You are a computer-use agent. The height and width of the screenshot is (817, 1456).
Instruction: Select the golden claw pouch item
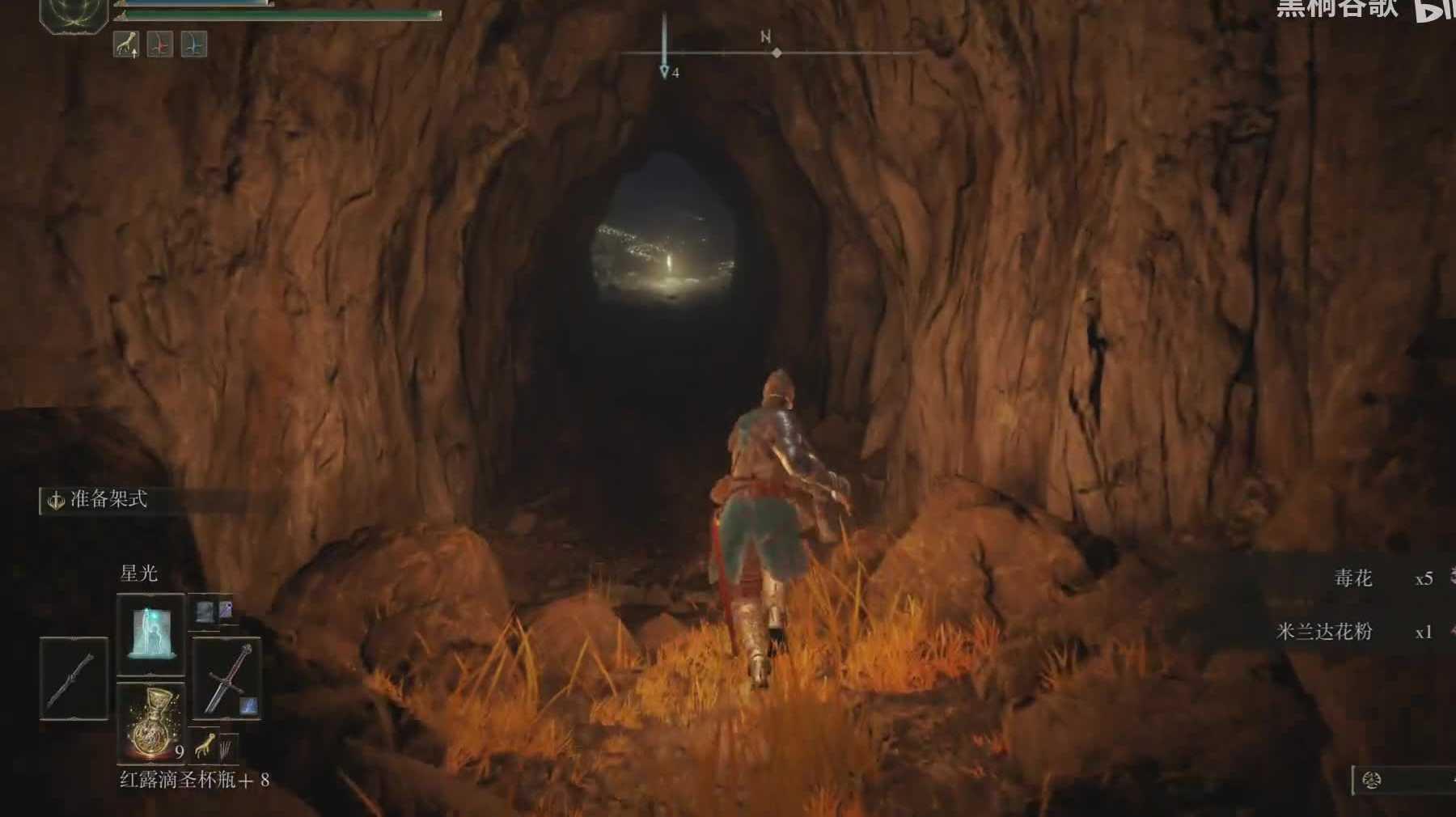tap(206, 743)
